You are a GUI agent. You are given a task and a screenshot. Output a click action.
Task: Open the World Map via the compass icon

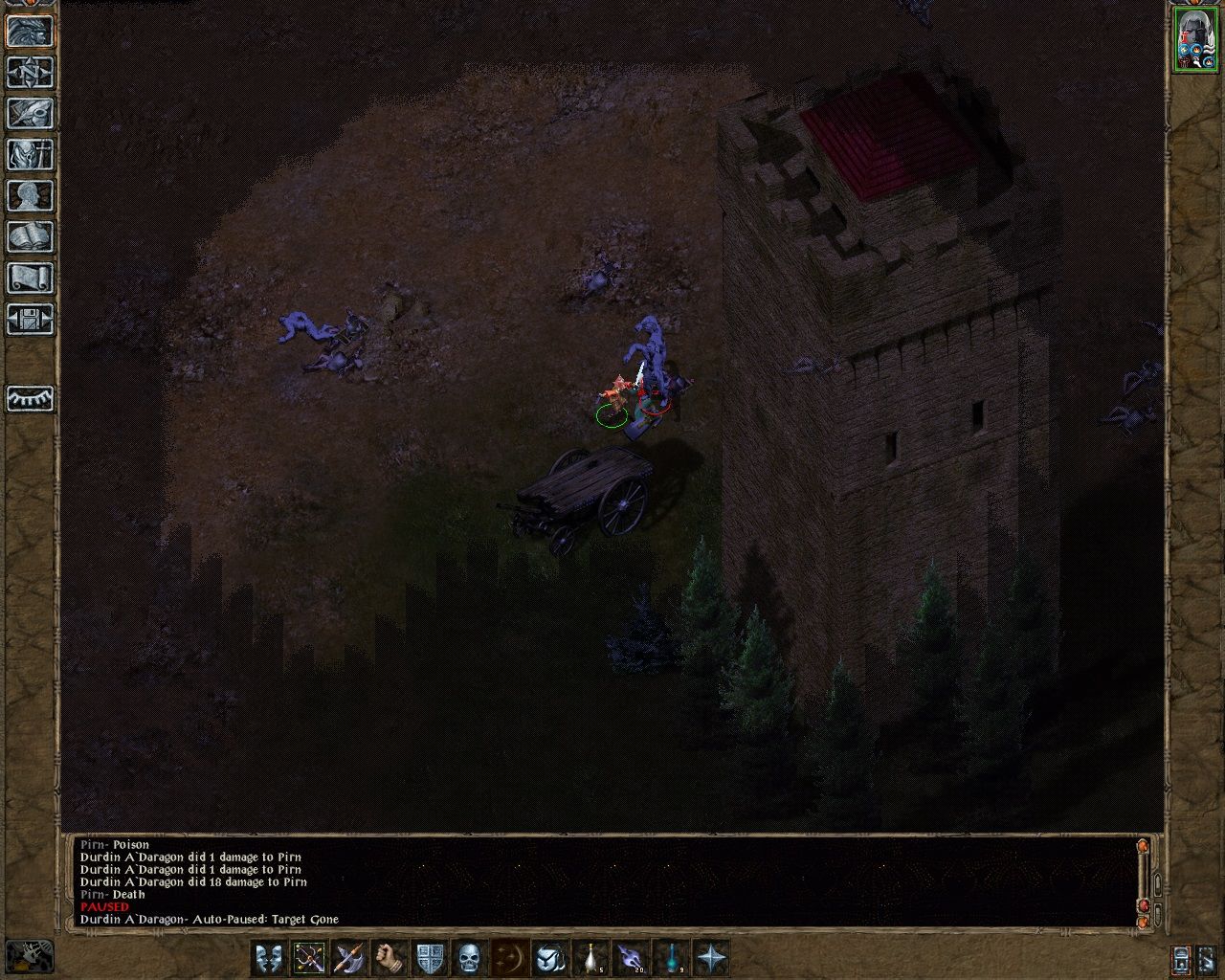pyautogui.click(x=29, y=74)
